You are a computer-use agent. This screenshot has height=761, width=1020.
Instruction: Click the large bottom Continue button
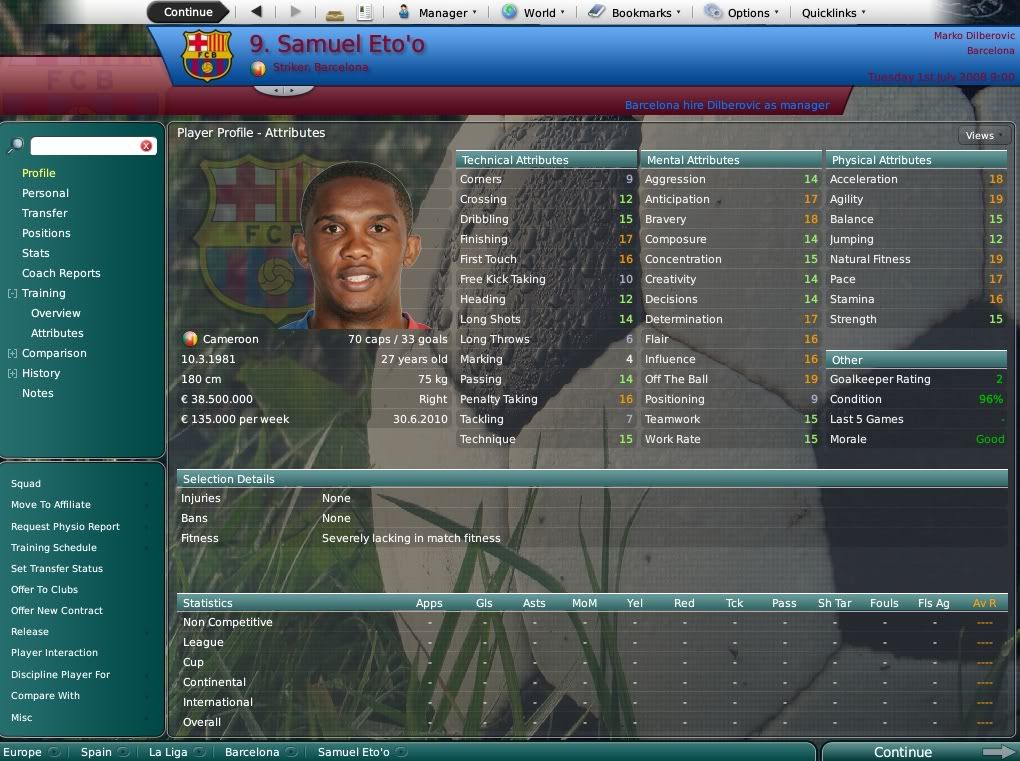pyautogui.click(x=903, y=752)
